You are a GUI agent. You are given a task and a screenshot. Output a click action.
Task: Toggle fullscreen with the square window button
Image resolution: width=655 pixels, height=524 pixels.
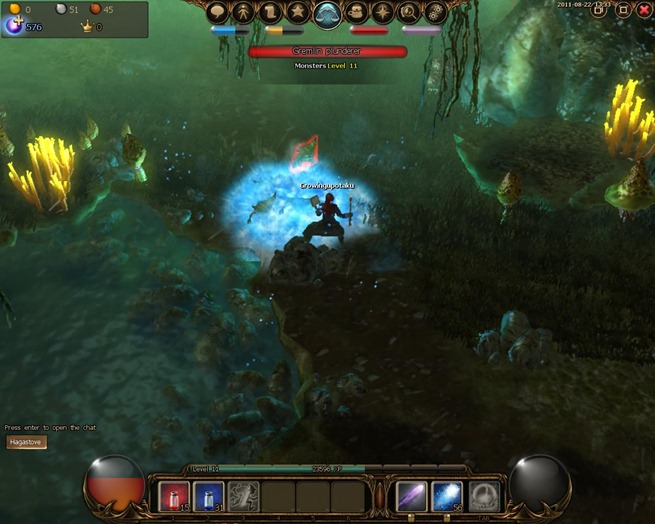623,10
